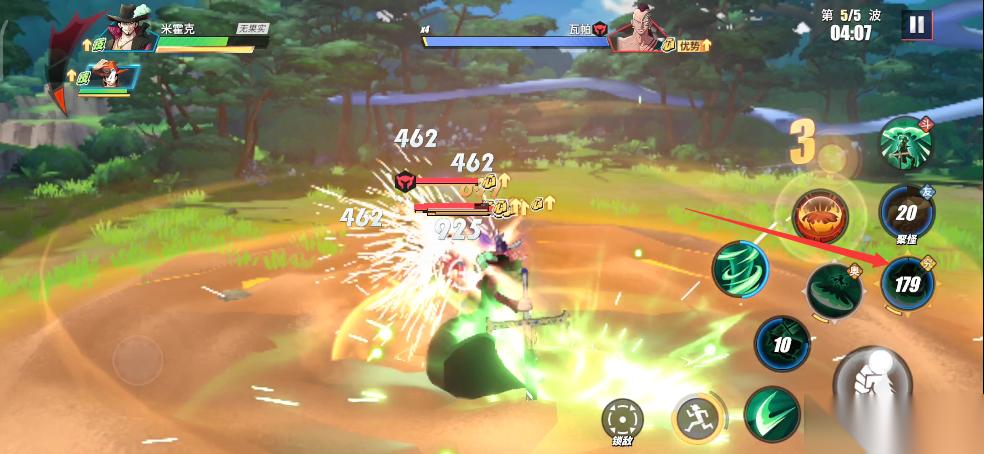Tap the skill showing 179 cooldown
This screenshot has height=454, width=984.
tap(907, 284)
